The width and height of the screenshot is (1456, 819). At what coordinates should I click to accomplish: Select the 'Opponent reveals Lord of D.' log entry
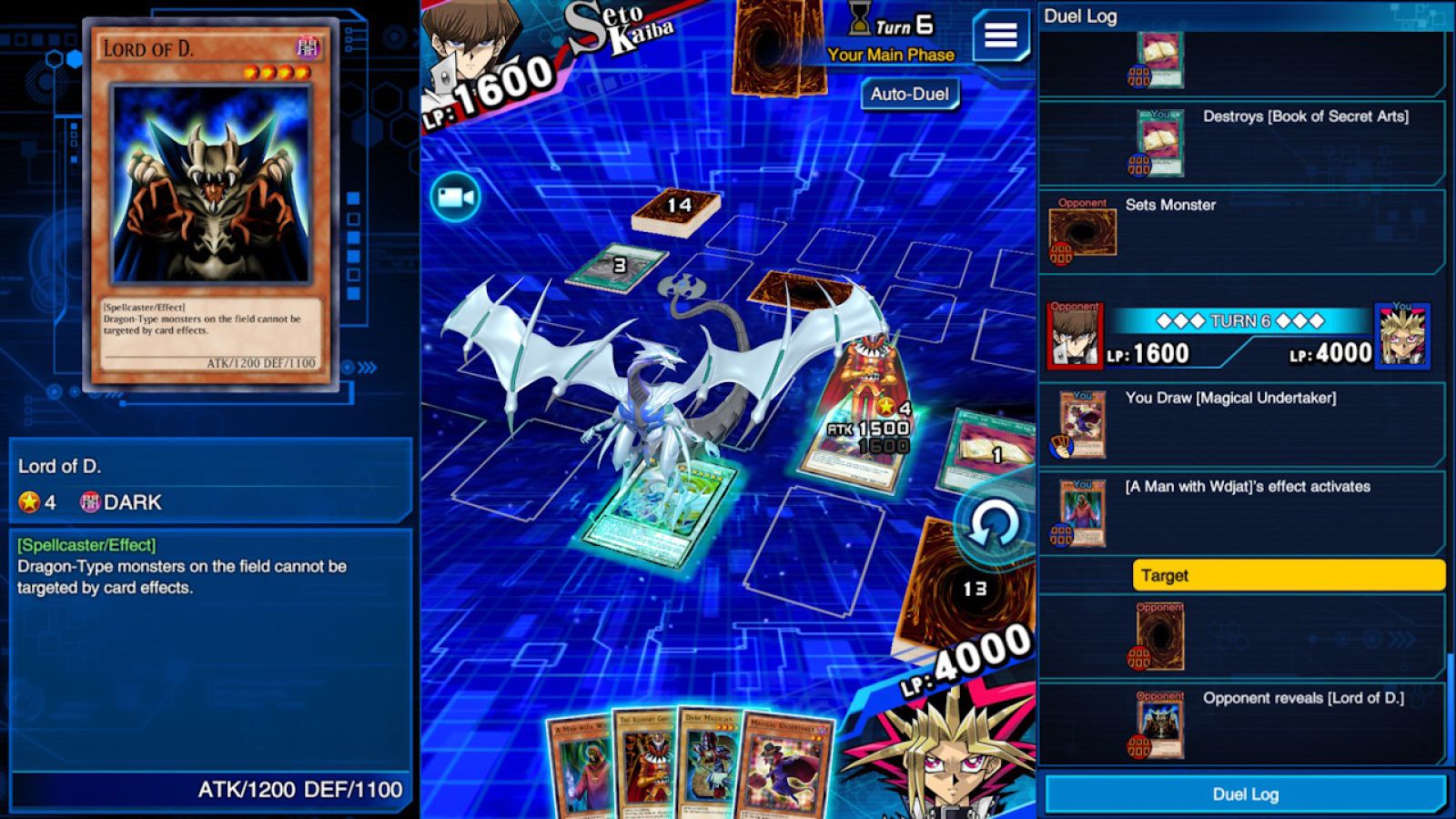point(1242,722)
